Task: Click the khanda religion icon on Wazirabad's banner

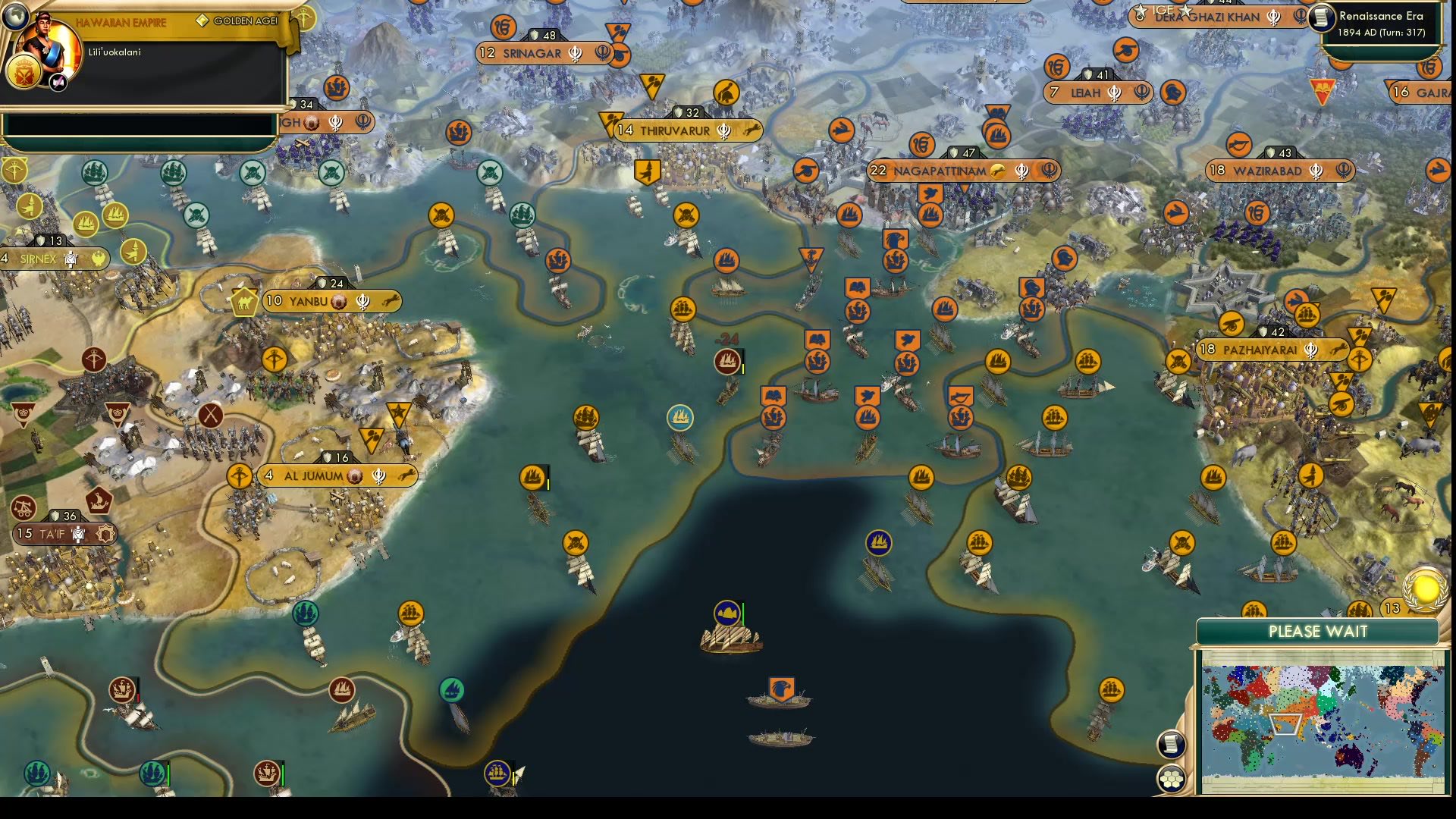Action: 1317,171
